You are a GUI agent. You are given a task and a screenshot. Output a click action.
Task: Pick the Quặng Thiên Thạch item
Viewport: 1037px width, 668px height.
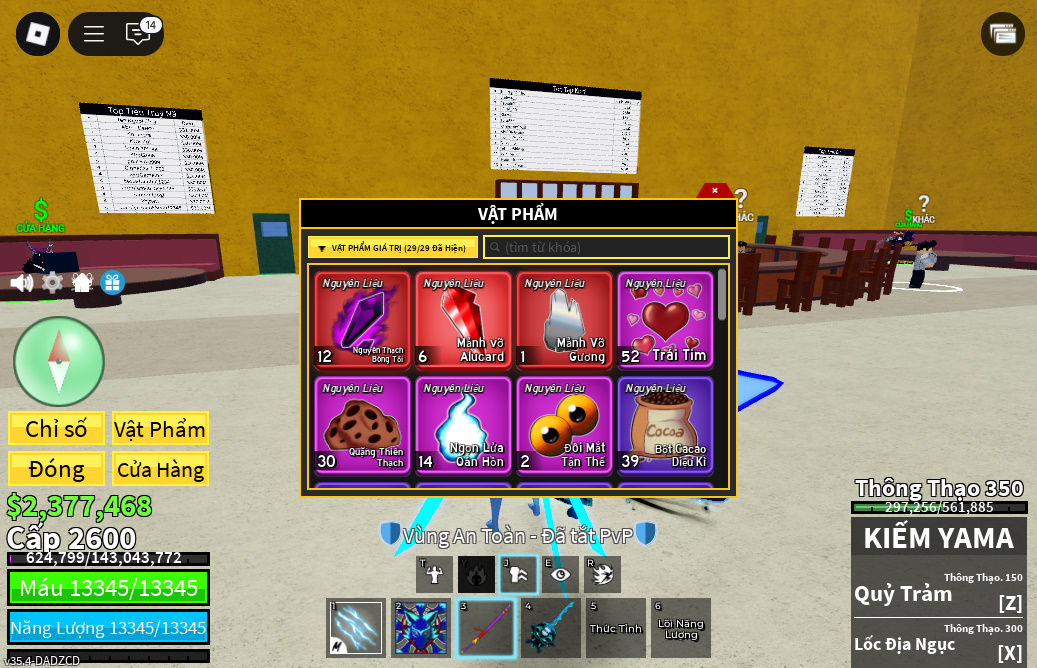pos(362,424)
